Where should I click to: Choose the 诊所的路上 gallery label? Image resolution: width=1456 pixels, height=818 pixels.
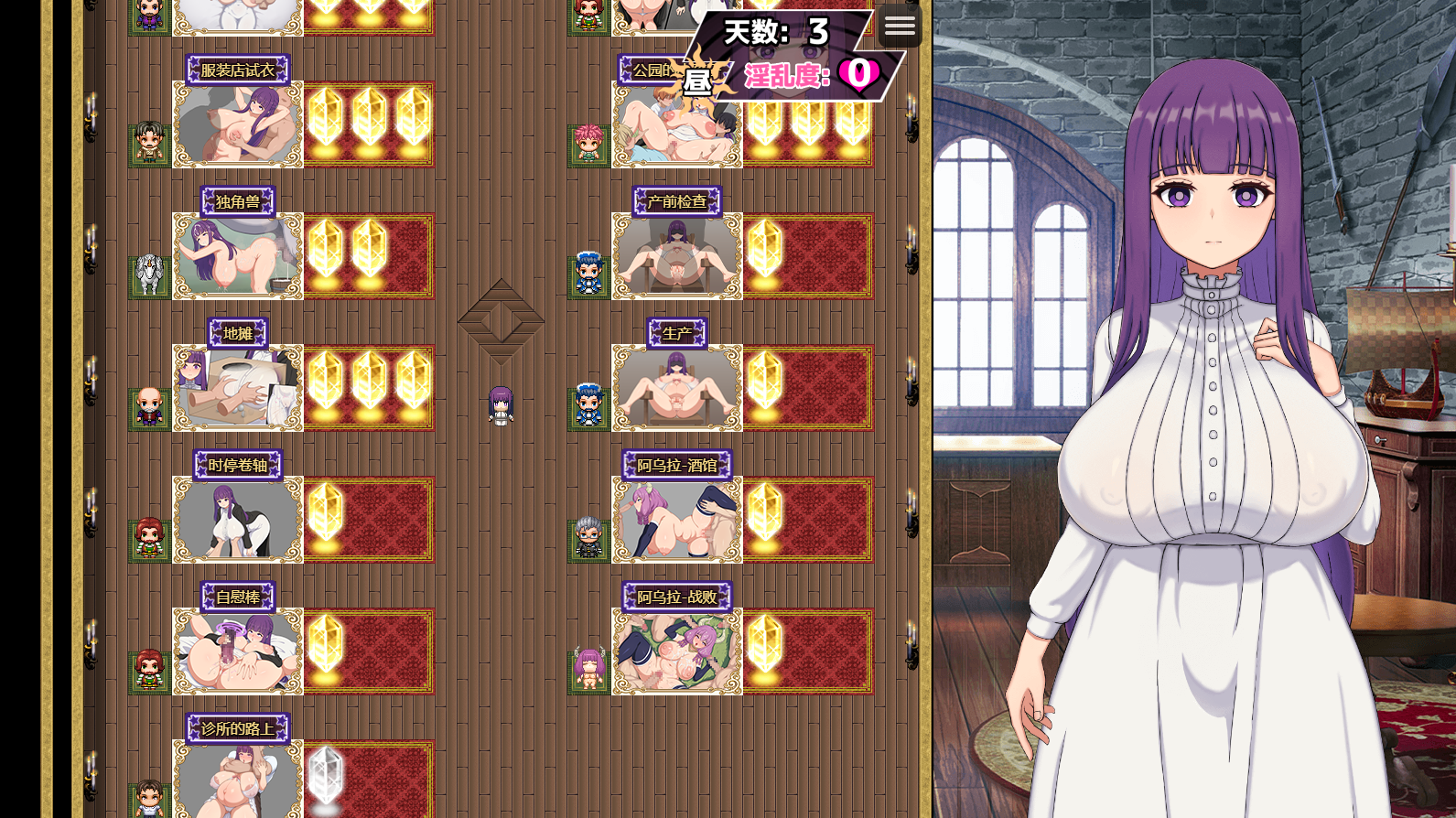click(x=238, y=729)
